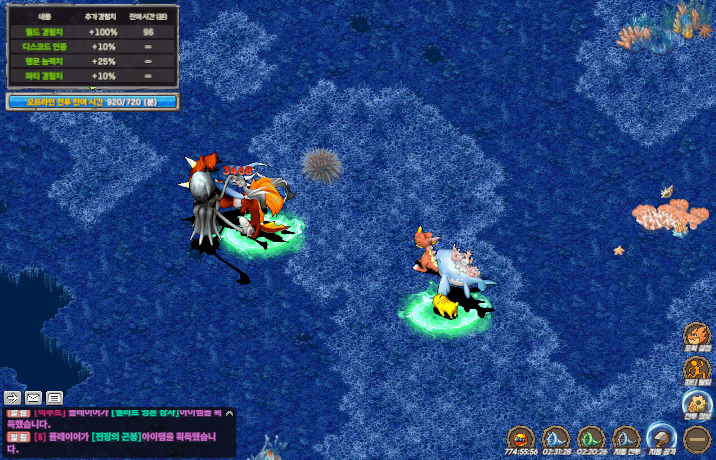Select the Discord verification bonus row

(92, 46)
